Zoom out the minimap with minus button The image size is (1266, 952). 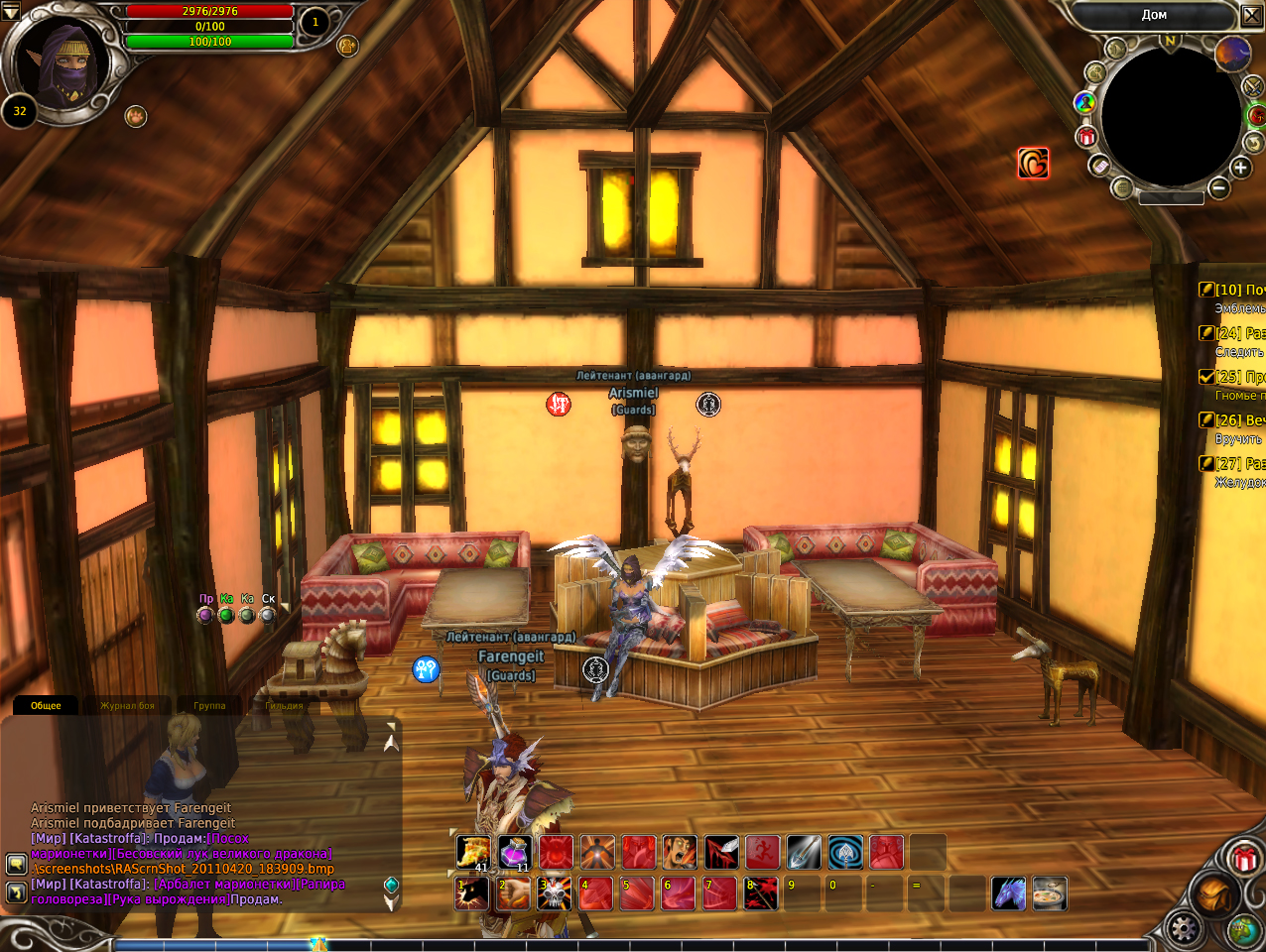[x=1219, y=187]
